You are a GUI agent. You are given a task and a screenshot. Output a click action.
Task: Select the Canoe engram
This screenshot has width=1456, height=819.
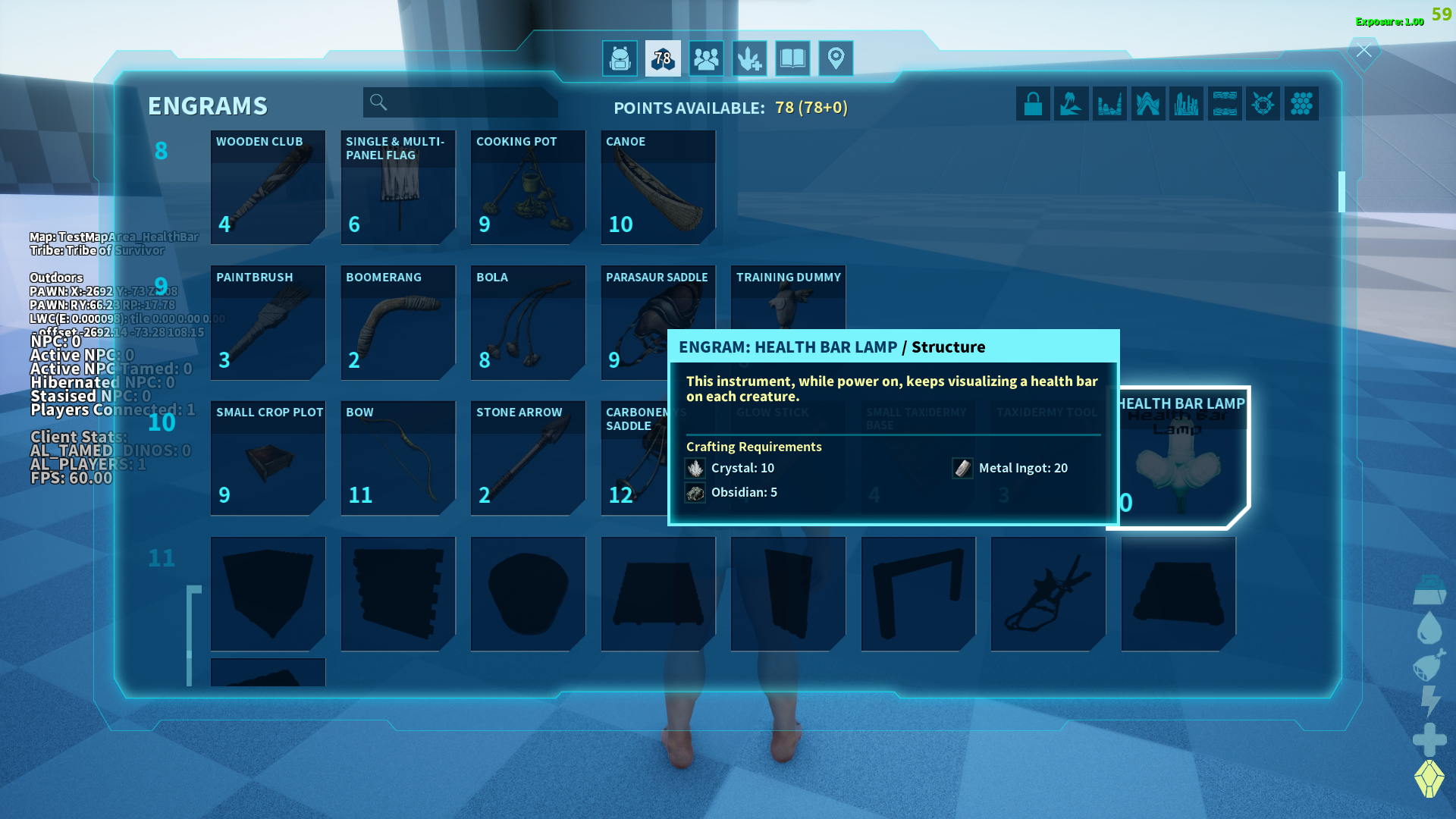point(658,187)
